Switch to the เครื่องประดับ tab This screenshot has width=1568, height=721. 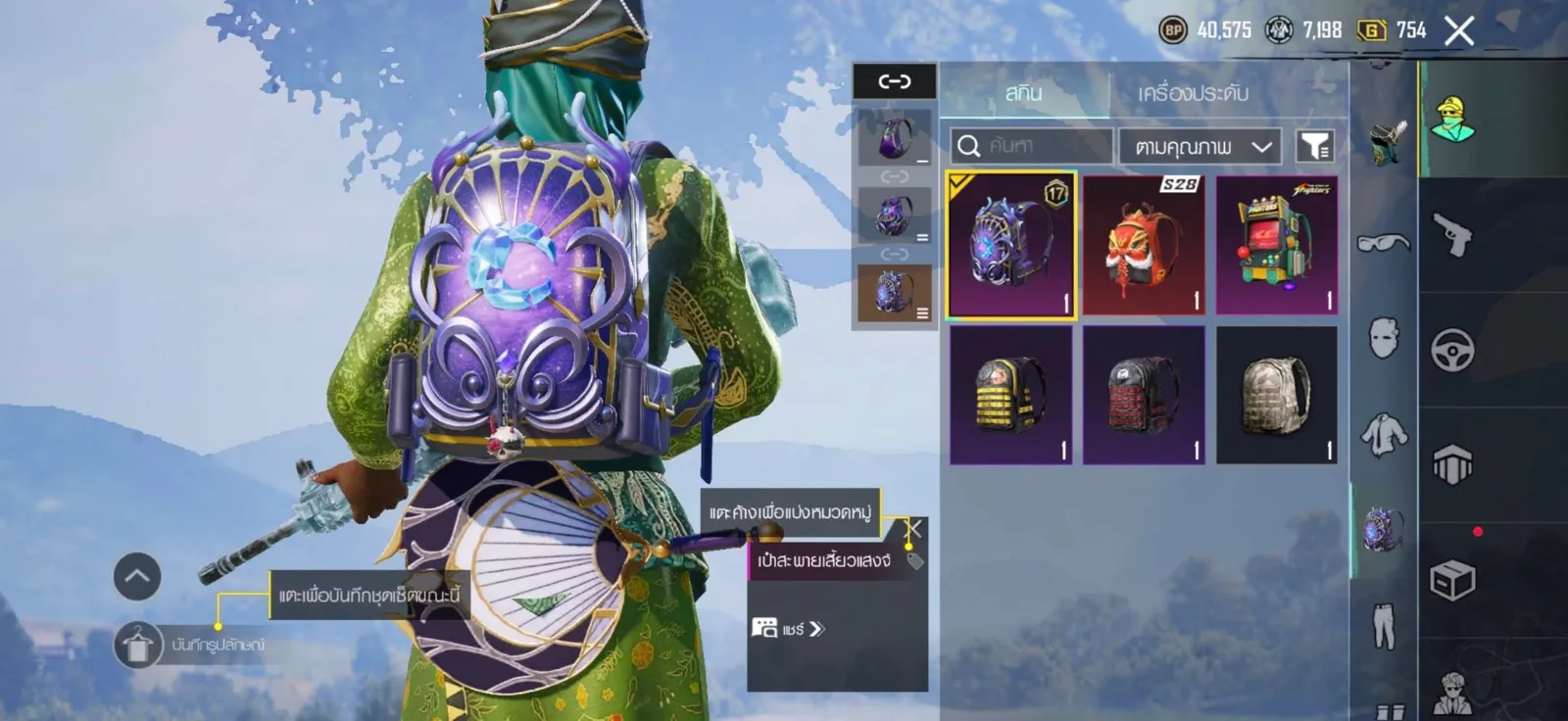pyautogui.click(x=1193, y=93)
